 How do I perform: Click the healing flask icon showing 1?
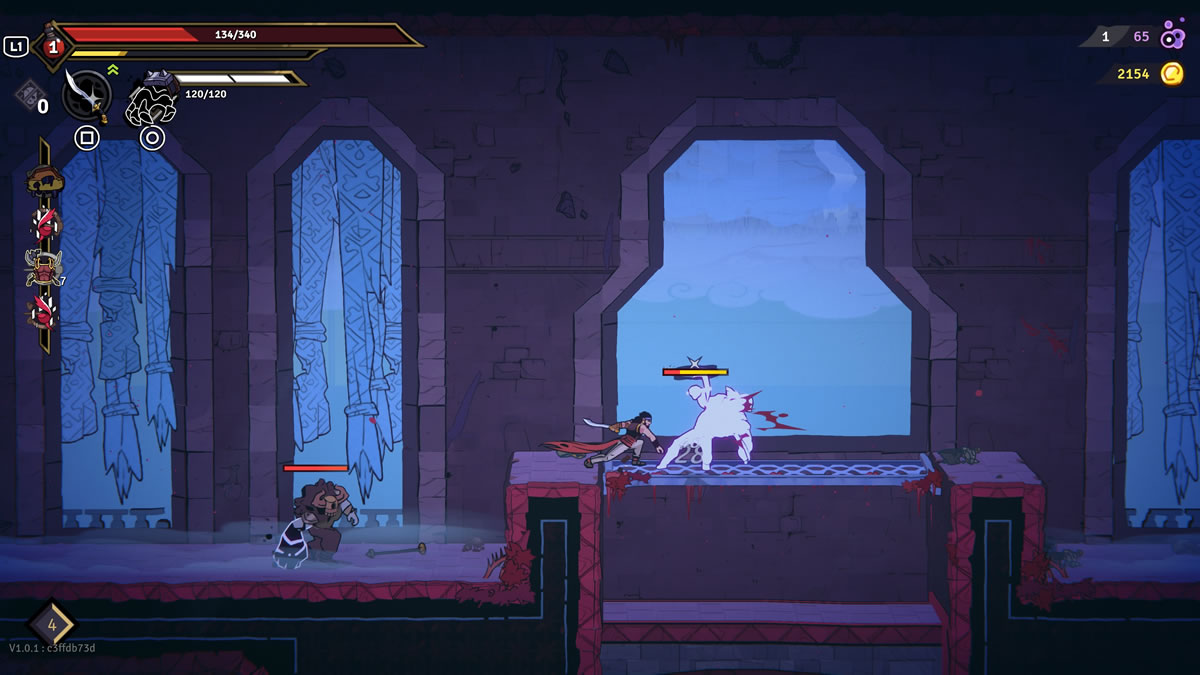[53, 46]
